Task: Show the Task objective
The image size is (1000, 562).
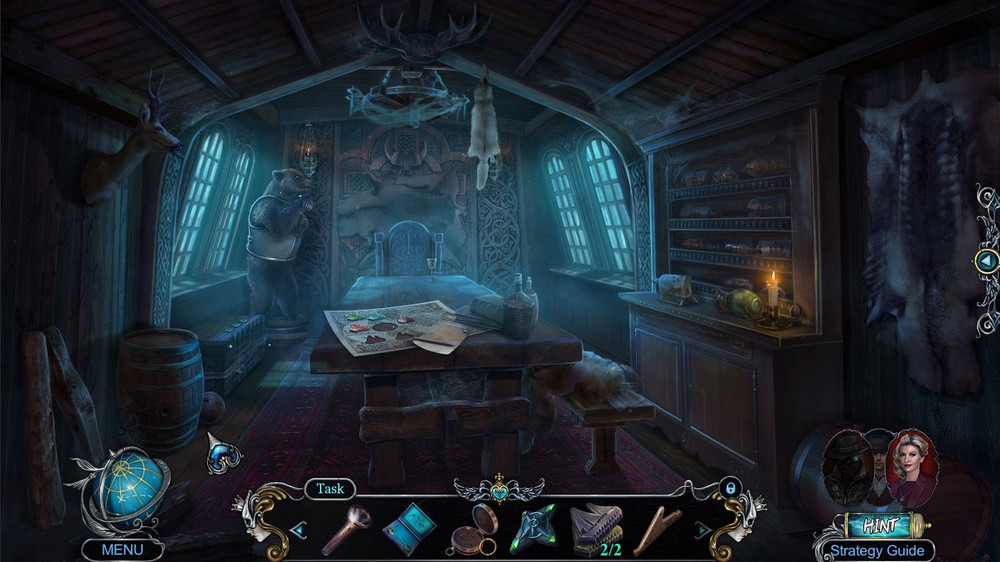Action: click(x=330, y=489)
